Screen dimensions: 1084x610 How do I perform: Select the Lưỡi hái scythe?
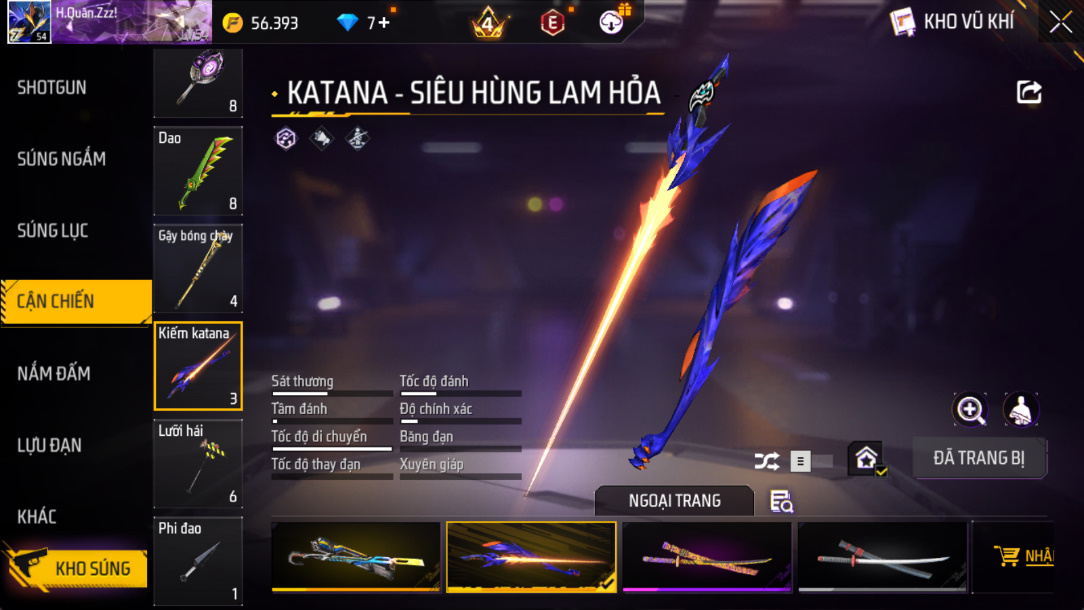click(198, 462)
